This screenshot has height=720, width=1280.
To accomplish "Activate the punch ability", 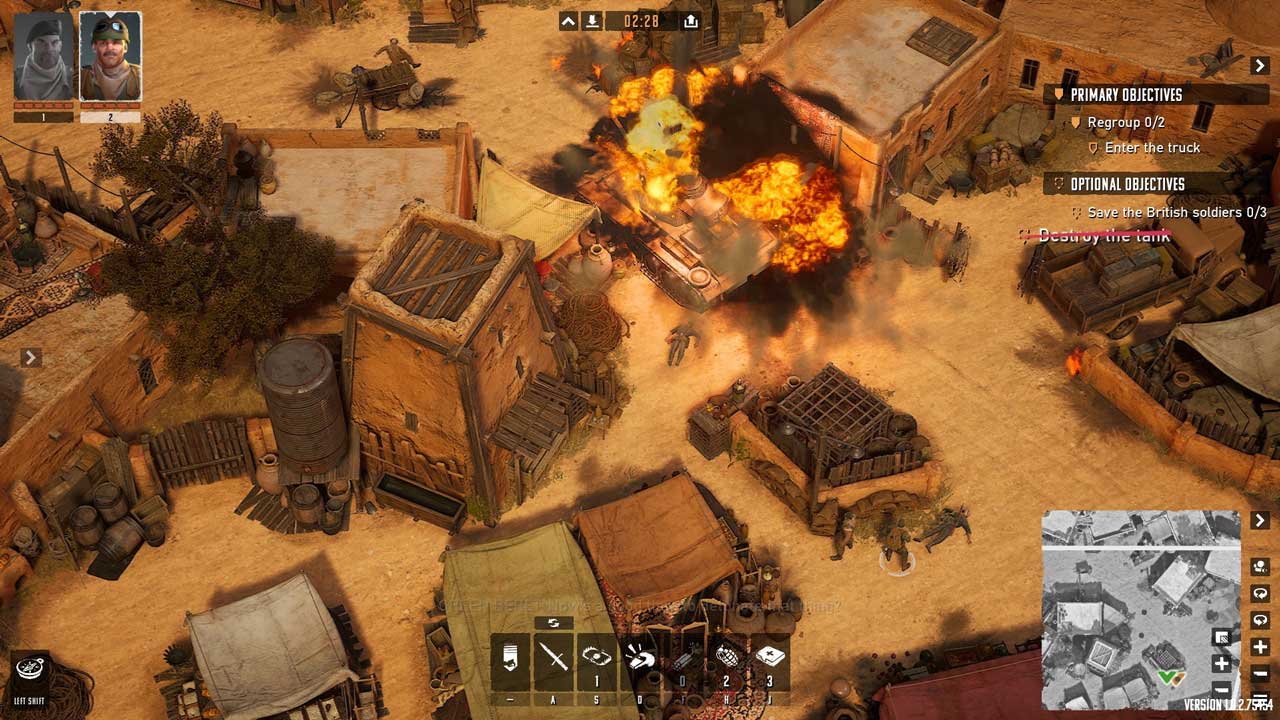I will [x=640, y=657].
